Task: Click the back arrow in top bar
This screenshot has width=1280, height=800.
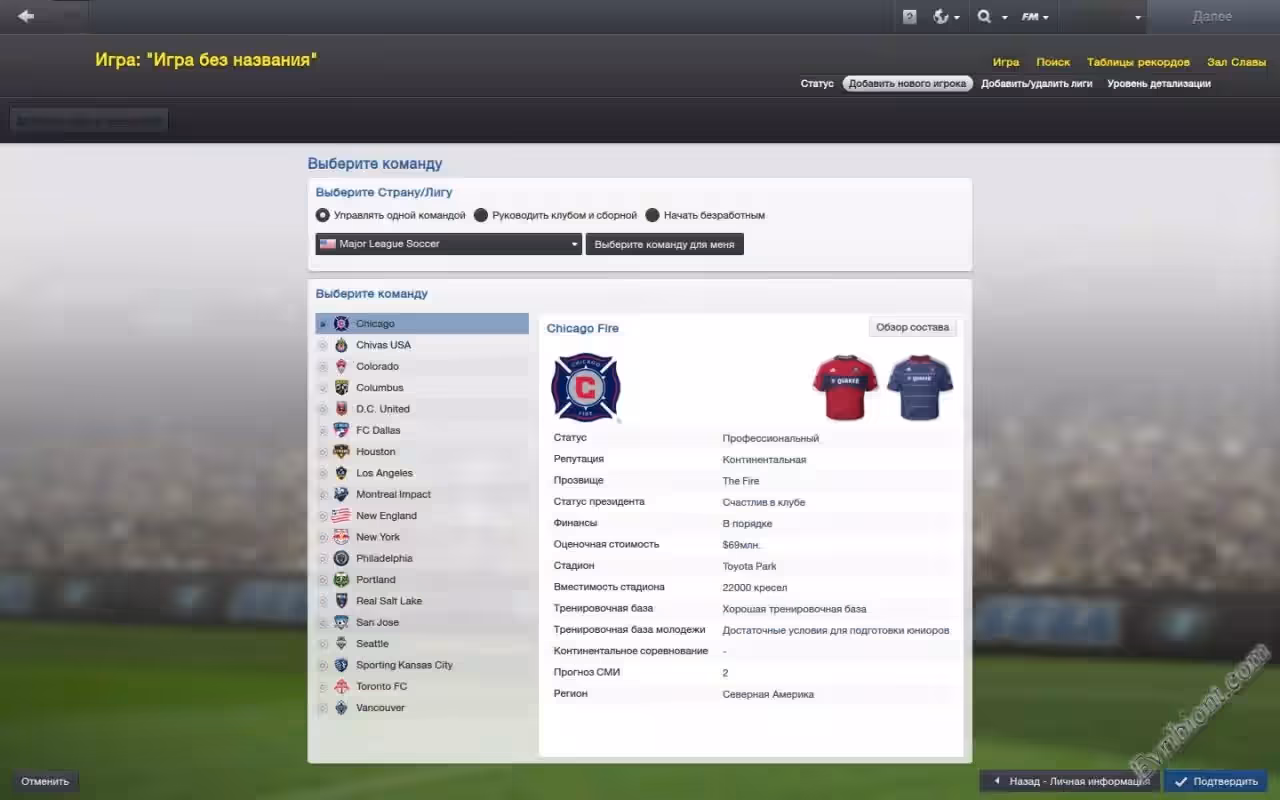Action: (26, 16)
